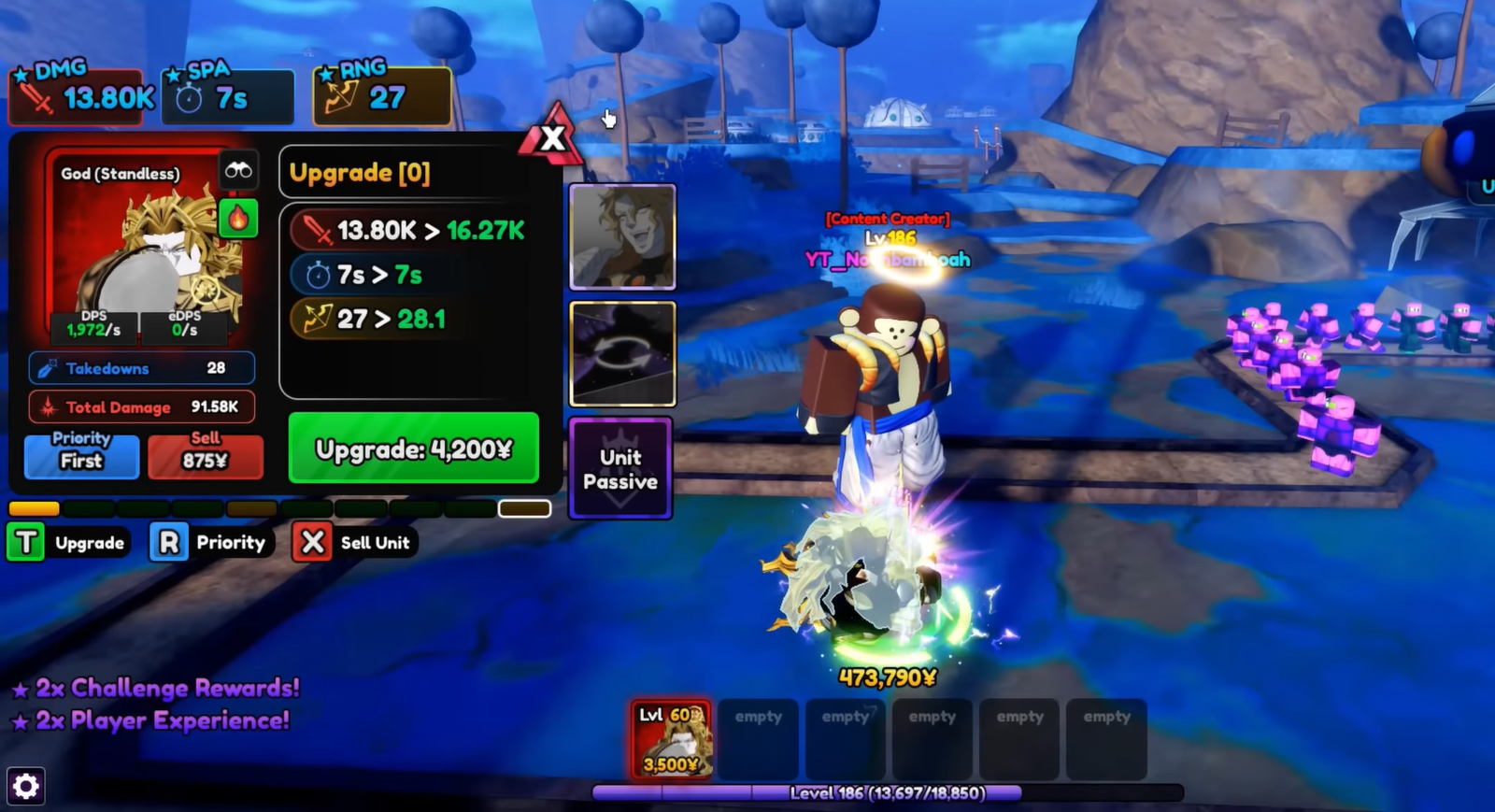Toggle the Priority First targeting button

pos(82,456)
